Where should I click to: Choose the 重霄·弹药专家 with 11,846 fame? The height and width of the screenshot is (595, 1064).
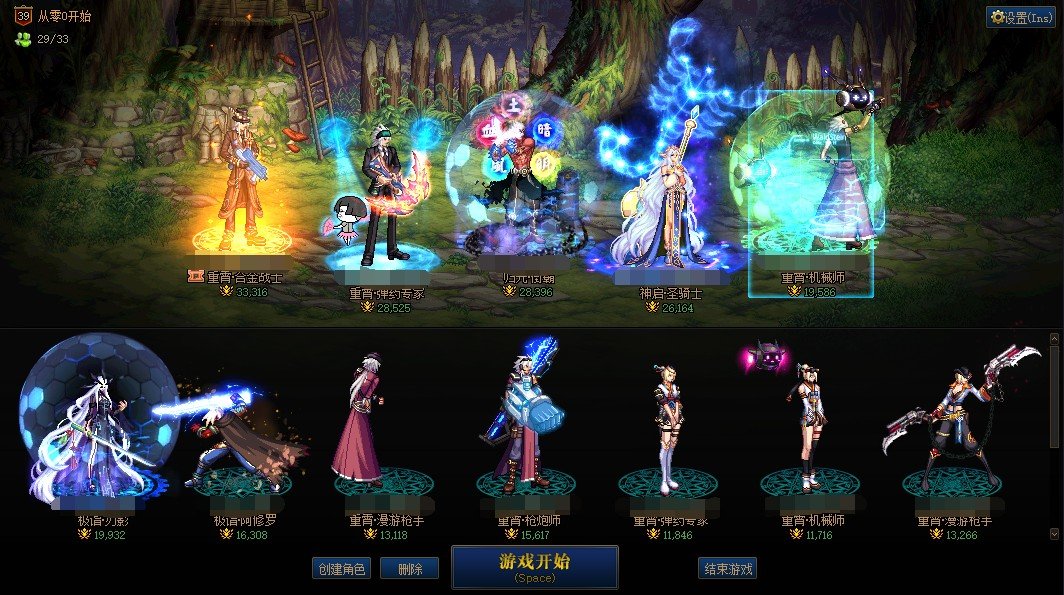(667, 430)
